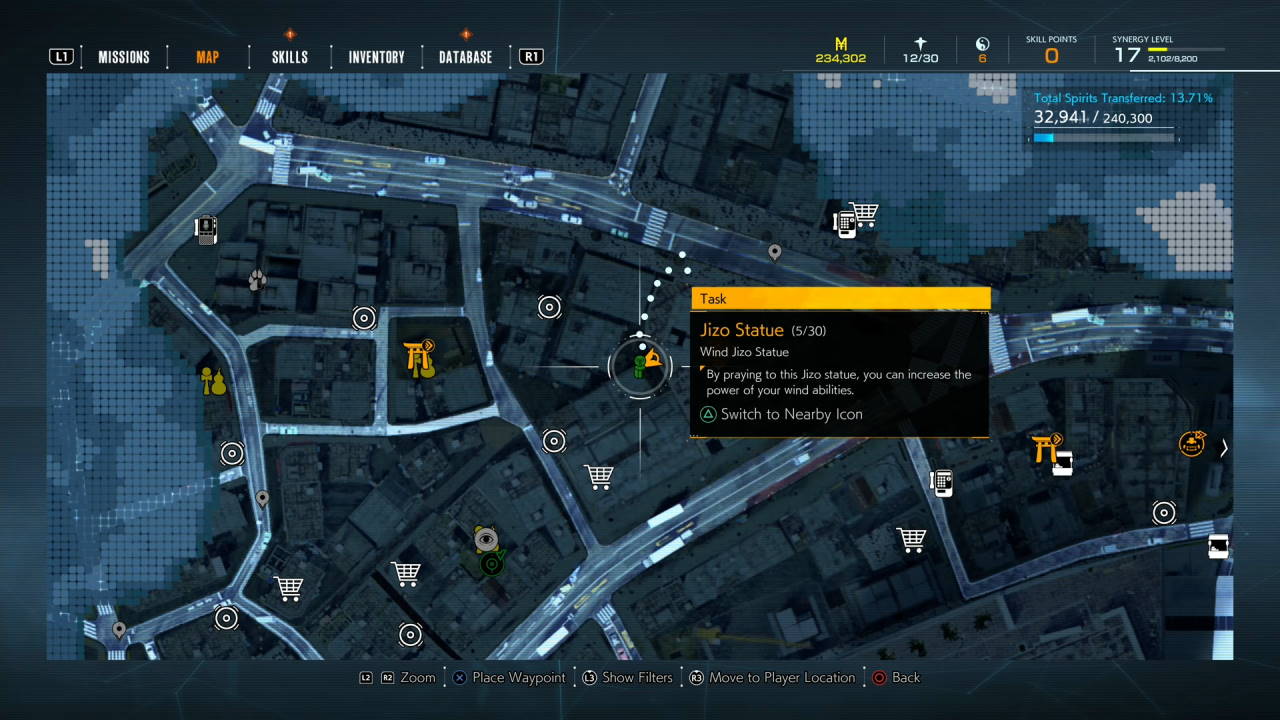Open the Skills tab
Image resolution: width=1280 pixels, height=720 pixels.
(290, 57)
